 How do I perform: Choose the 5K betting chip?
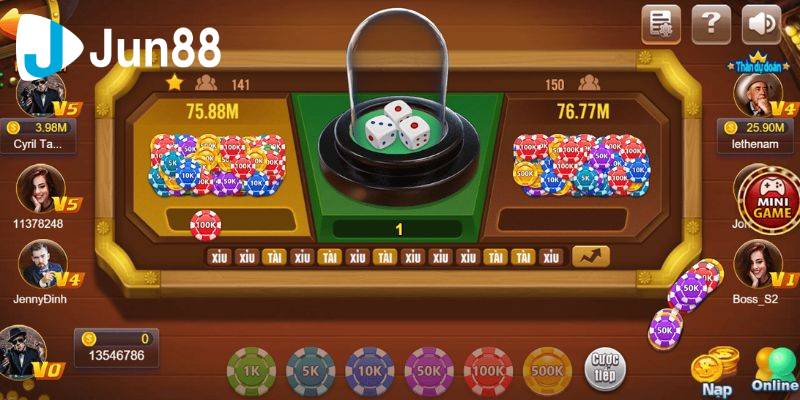(x=311, y=371)
